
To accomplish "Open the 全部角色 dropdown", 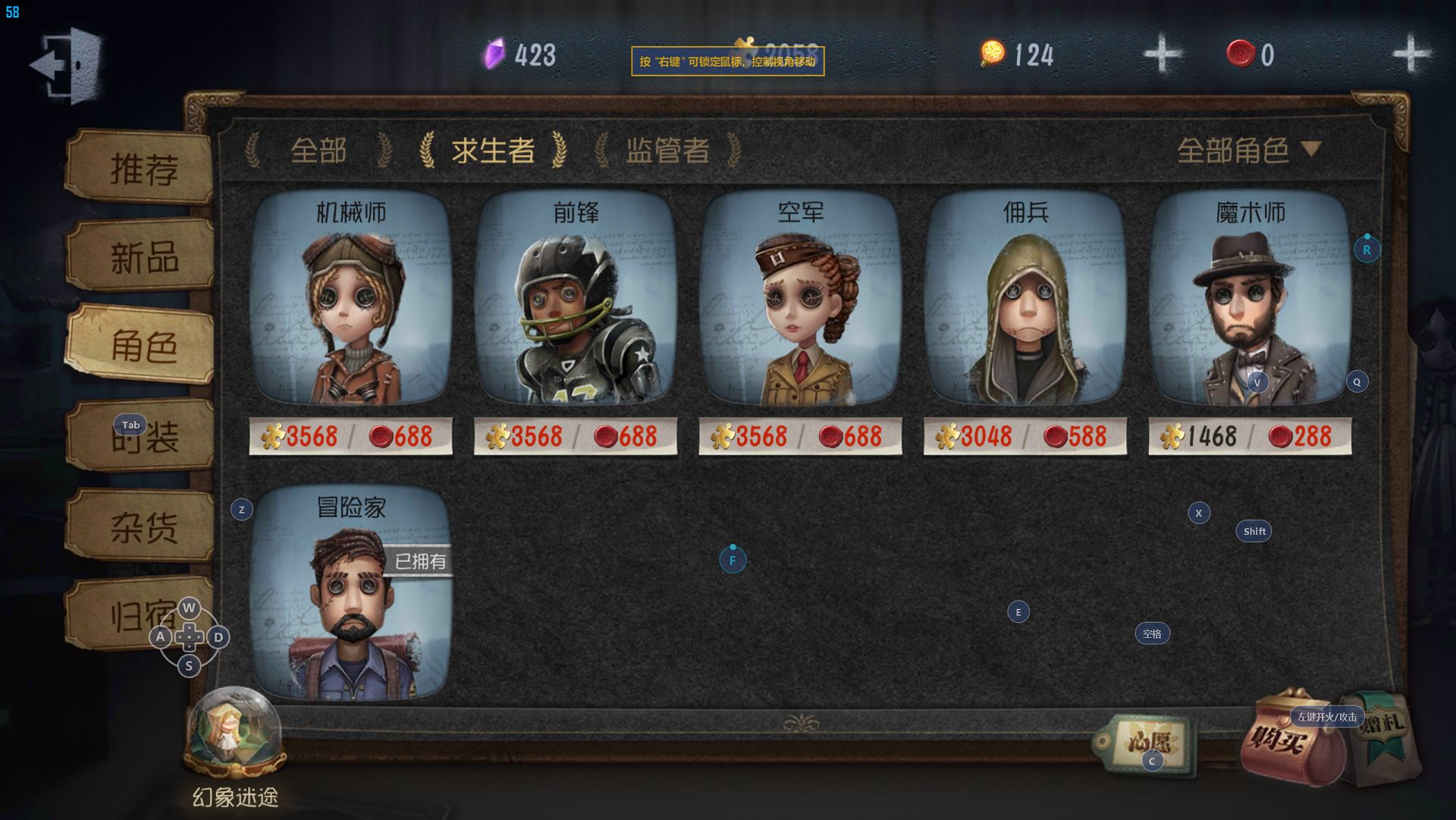I will [1248, 150].
